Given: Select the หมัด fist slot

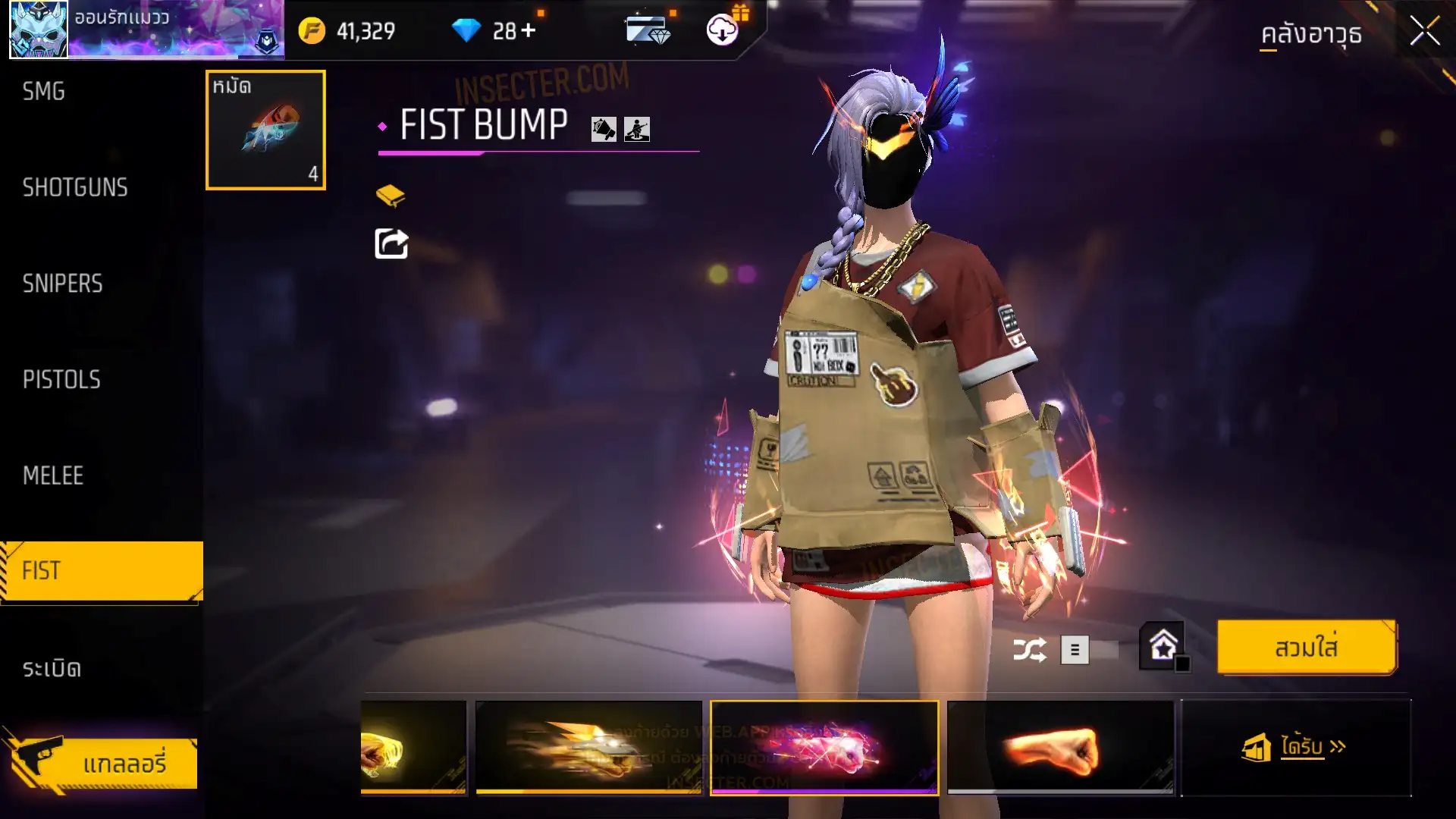Looking at the screenshot, I should (265, 130).
